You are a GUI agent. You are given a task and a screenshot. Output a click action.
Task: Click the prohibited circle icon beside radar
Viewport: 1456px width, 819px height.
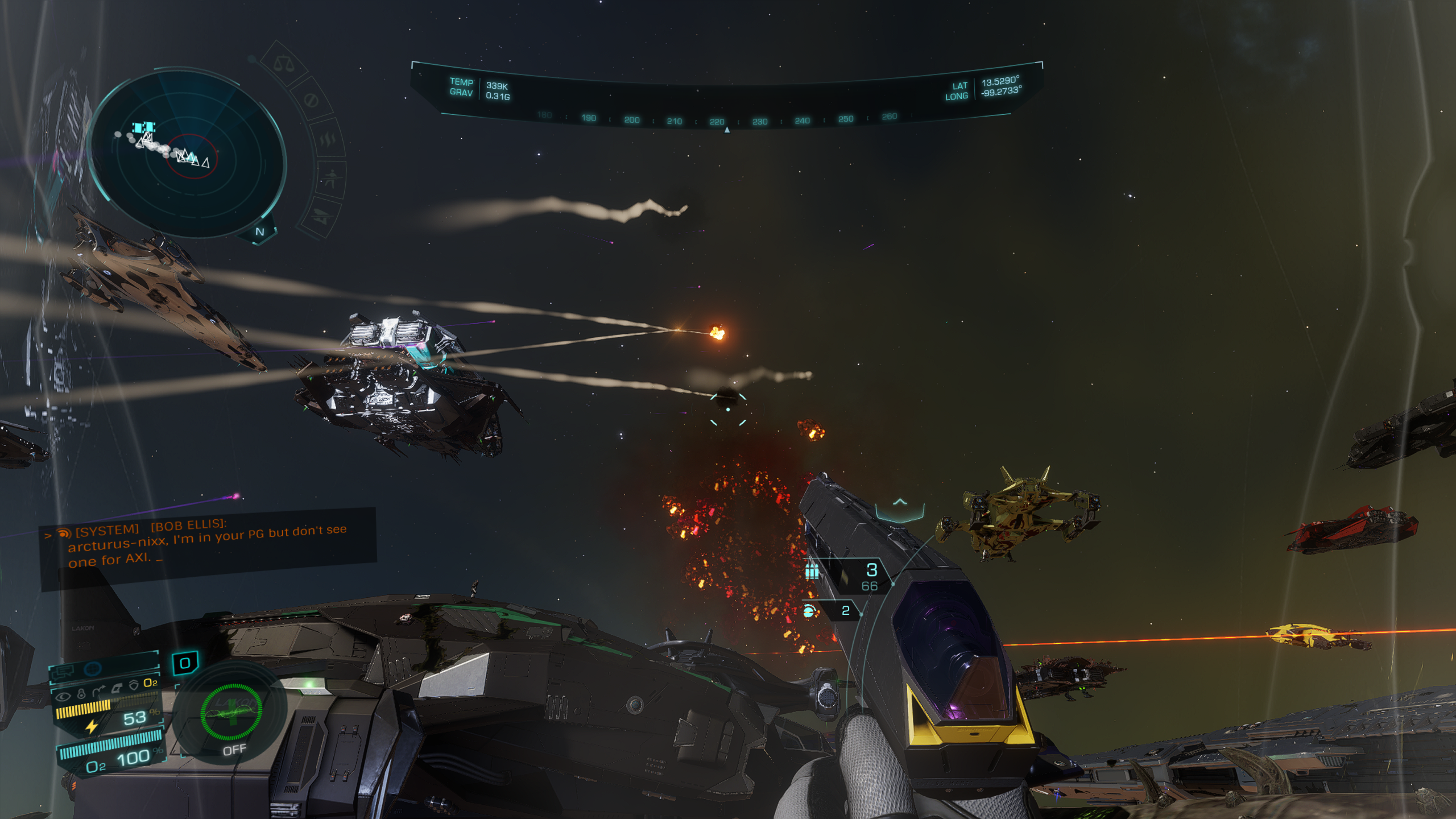click(x=311, y=100)
